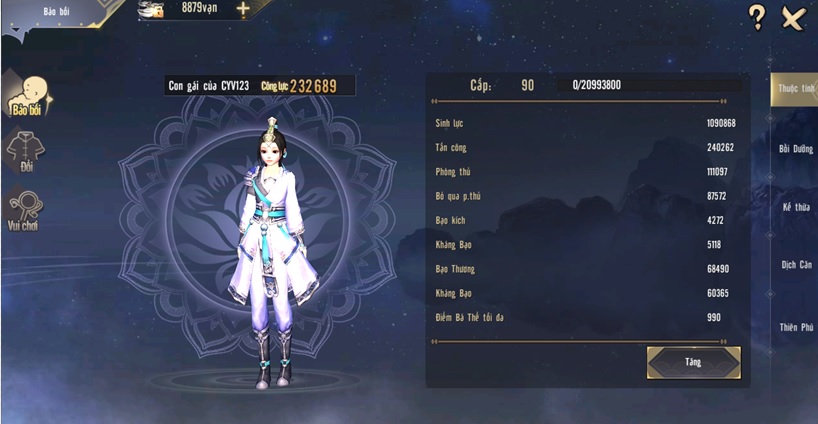The image size is (818, 424).
Task: View the Thiên Phú tab
Action: point(796,327)
